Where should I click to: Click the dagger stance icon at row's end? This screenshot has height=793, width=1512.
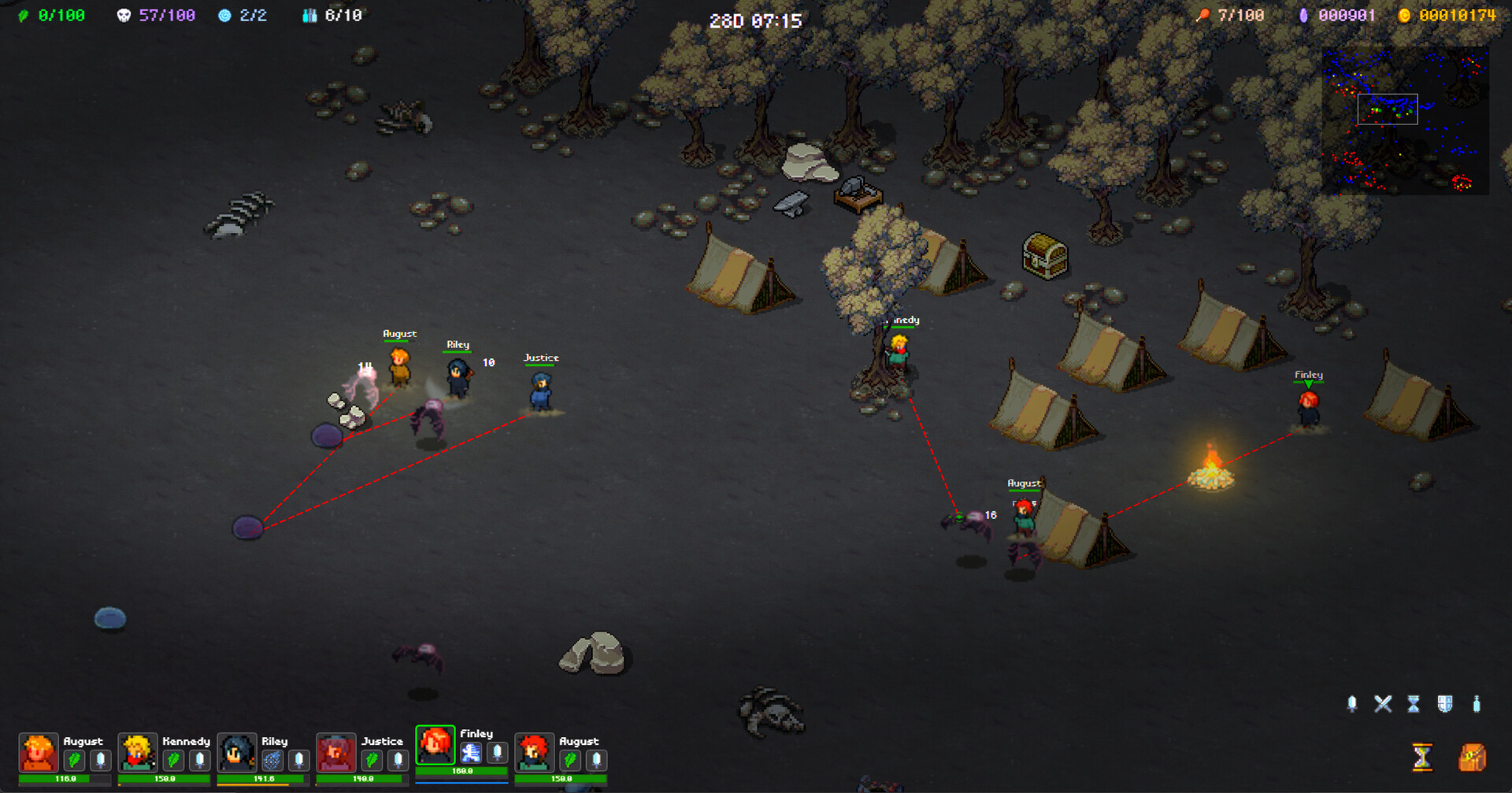pyautogui.click(x=1477, y=702)
